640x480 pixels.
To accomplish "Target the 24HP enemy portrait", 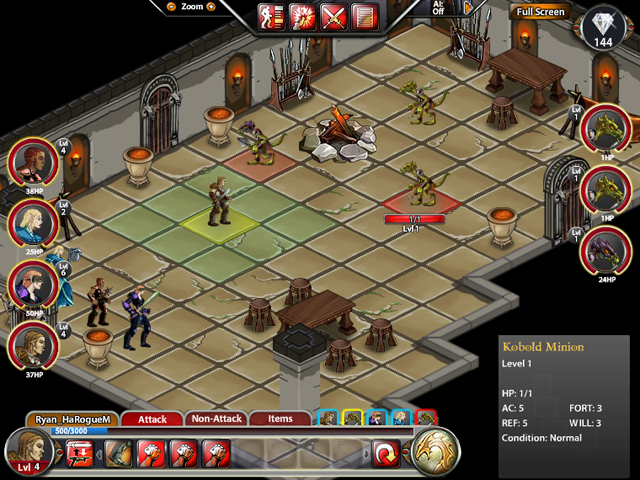I will 606,249.
